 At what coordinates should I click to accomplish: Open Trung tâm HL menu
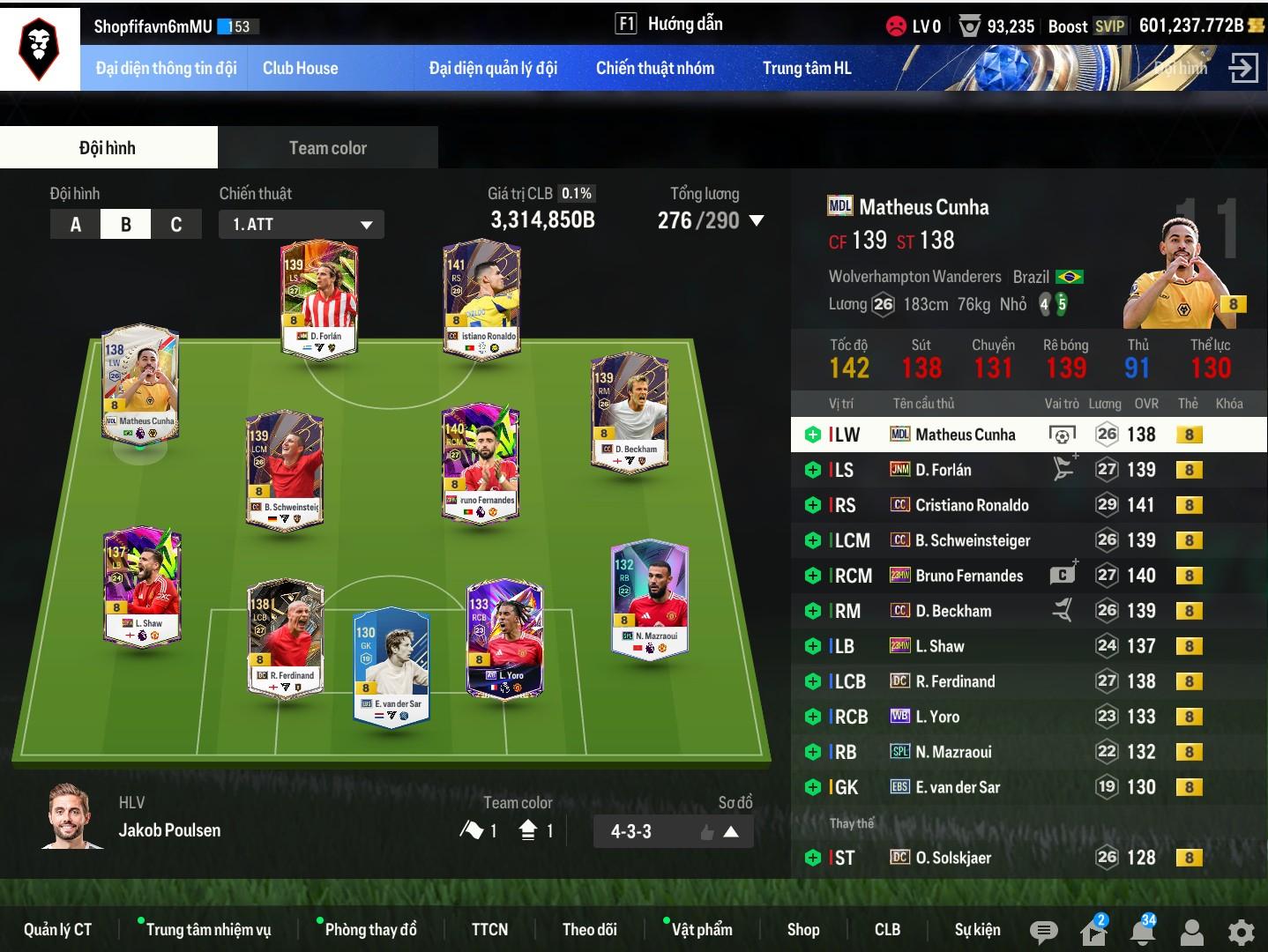[806, 68]
